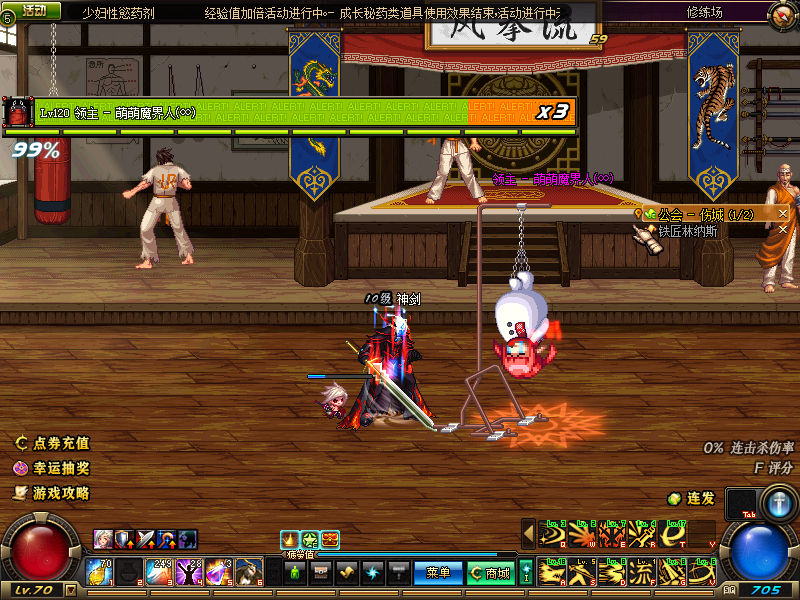Click the sword icon beside the Tab slot

click(777, 503)
